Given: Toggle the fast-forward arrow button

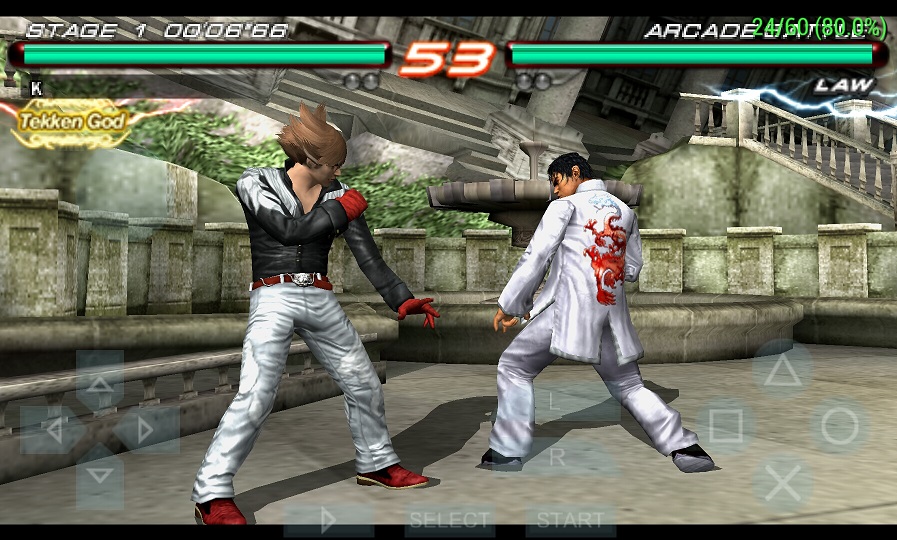Looking at the screenshot, I should click(x=328, y=520).
